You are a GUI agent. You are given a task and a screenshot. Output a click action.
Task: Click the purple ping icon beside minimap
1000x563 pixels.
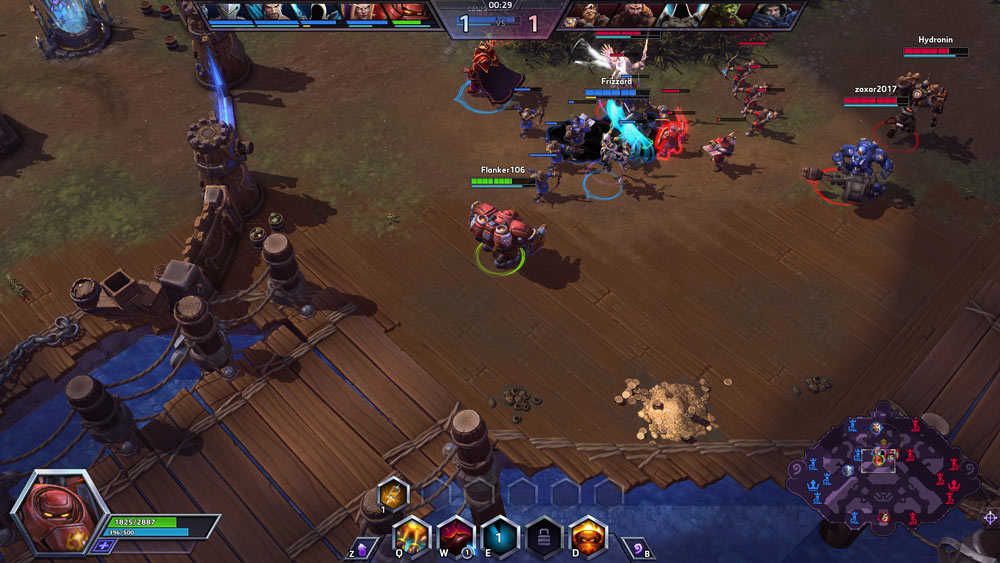[990, 517]
